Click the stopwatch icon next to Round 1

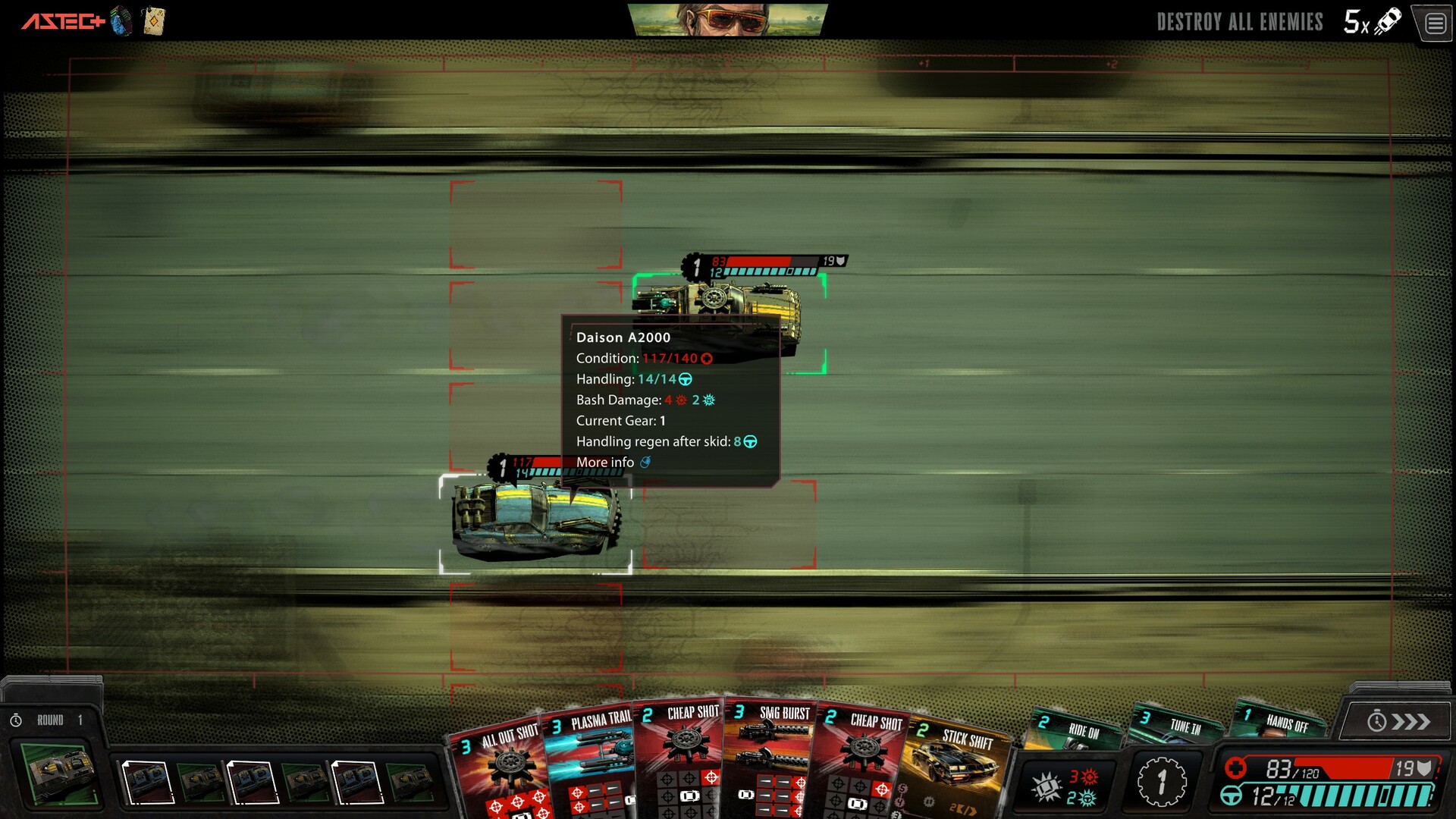click(17, 719)
